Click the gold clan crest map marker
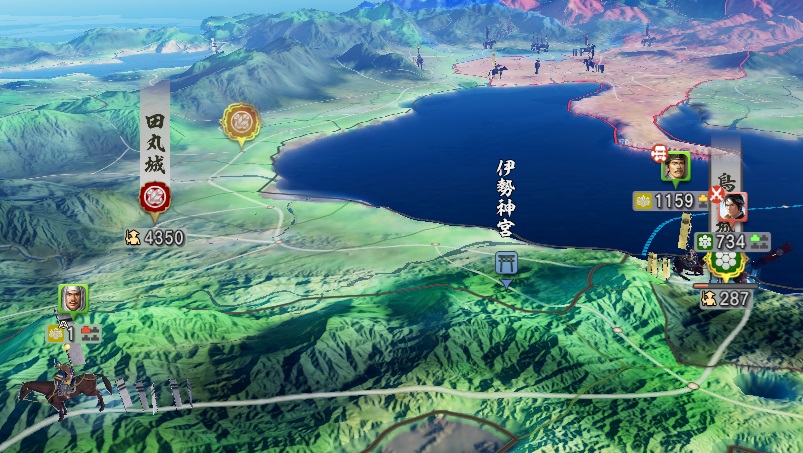The height and width of the screenshot is (453, 803). pyautogui.click(x=239, y=123)
